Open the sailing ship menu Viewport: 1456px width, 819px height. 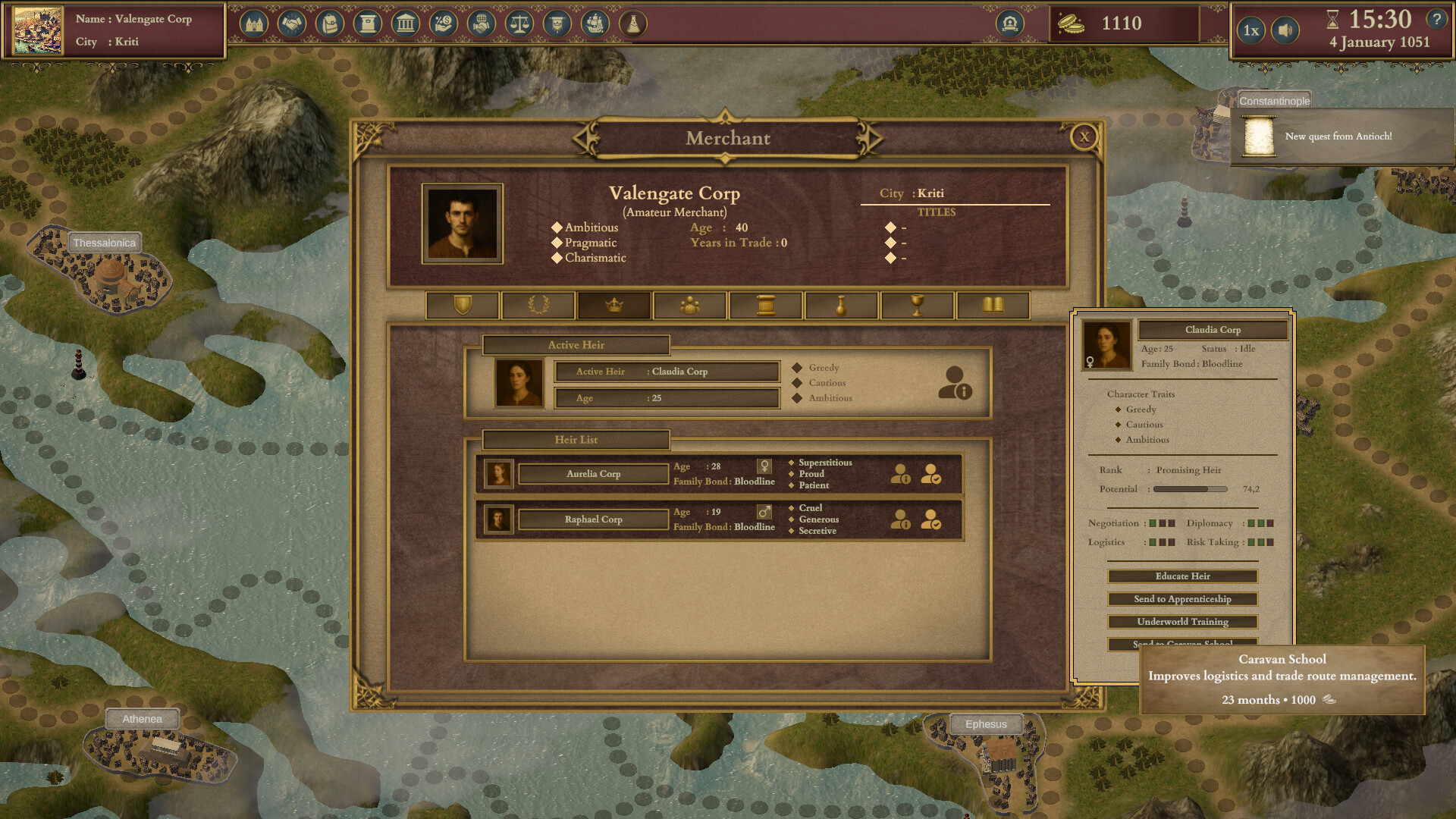pyautogui.click(x=595, y=24)
